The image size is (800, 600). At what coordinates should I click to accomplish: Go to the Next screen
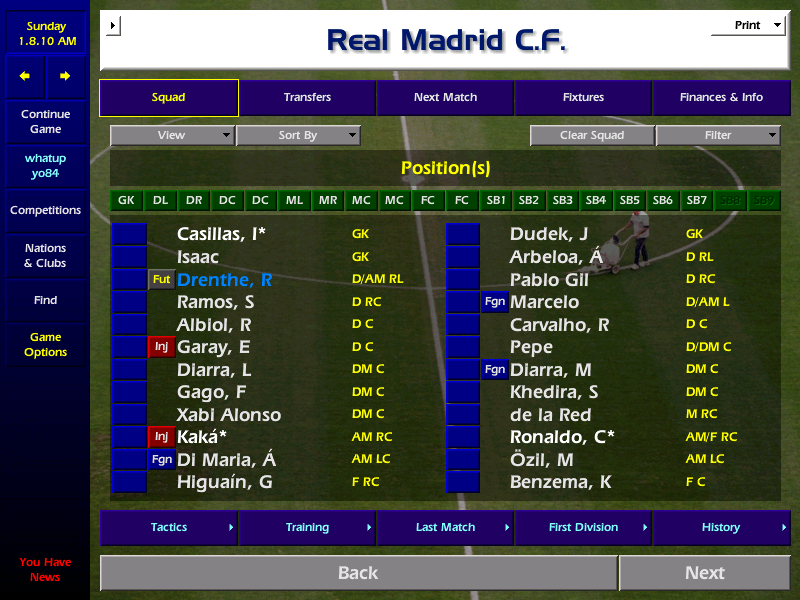tap(704, 573)
